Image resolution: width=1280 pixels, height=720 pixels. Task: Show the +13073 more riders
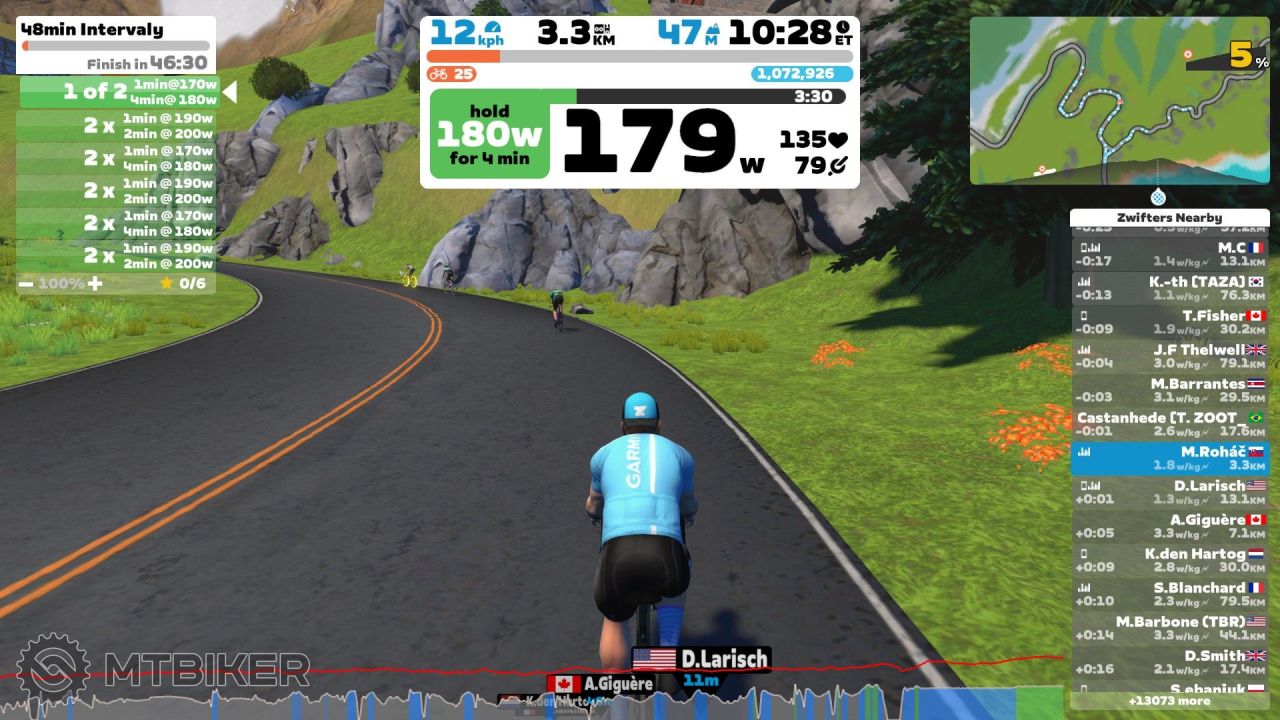[1169, 701]
